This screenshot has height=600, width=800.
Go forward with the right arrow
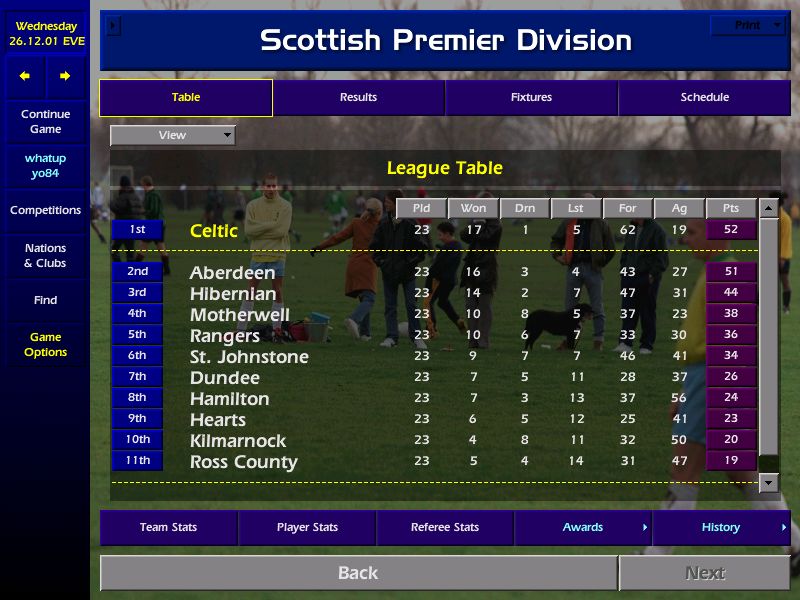tap(65, 76)
